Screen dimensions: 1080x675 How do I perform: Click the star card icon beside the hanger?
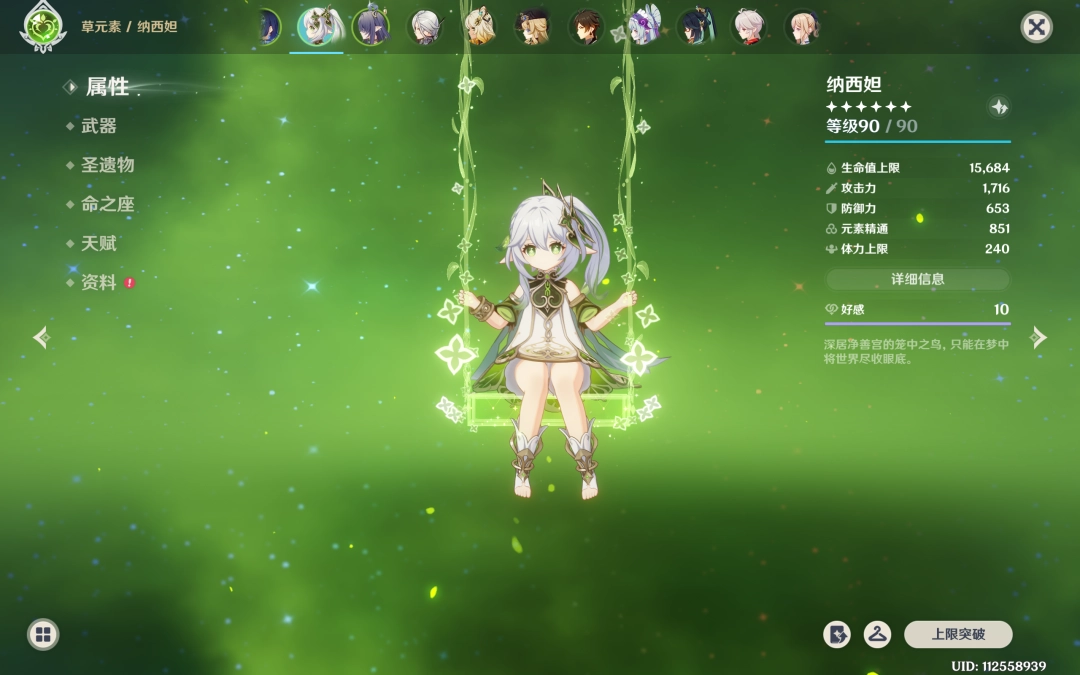click(837, 634)
